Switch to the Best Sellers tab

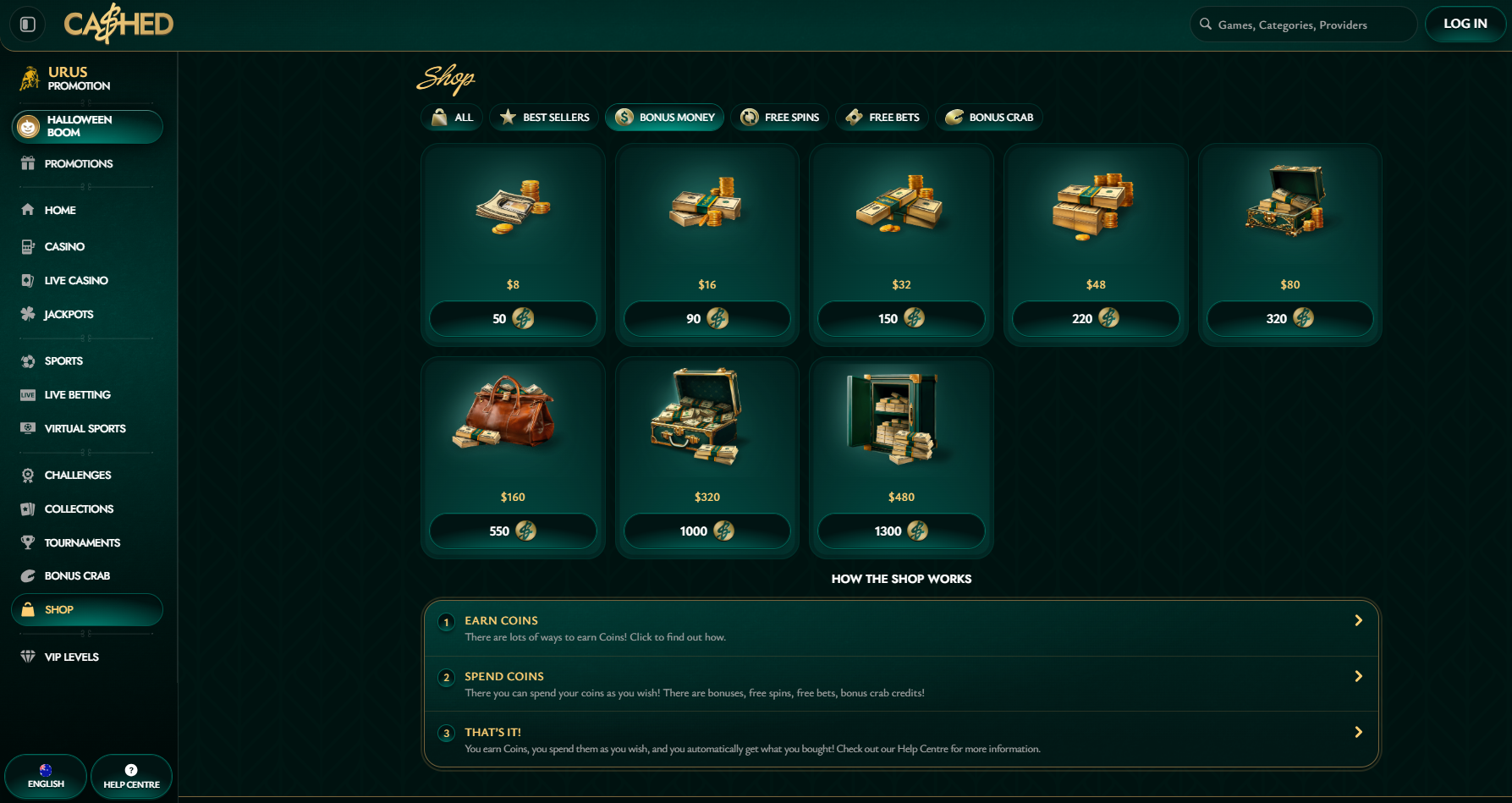[544, 118]
